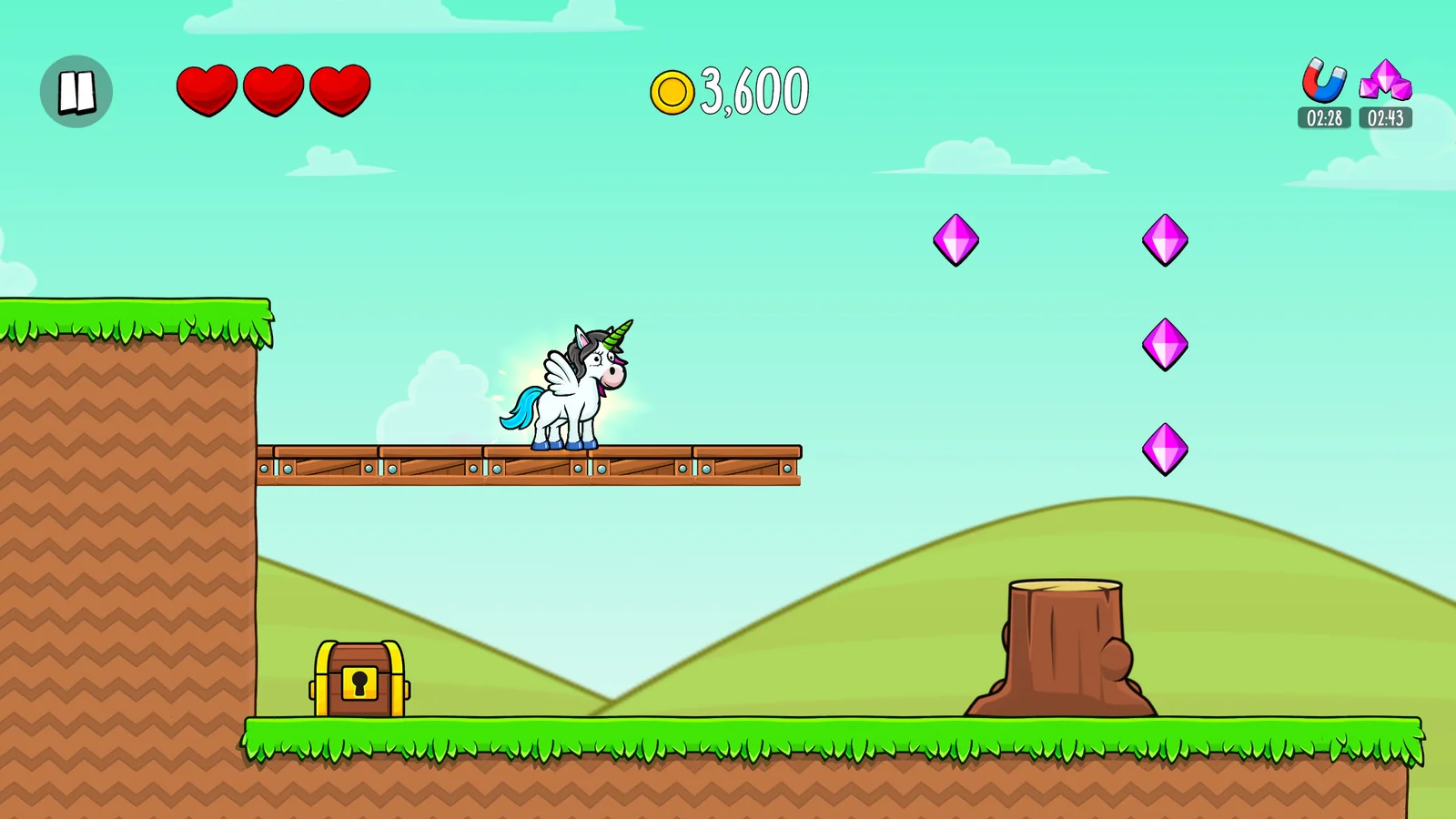Open the locked treasure chest
The width and height of the screenshot is (1456, 819).
pos(359,678)
